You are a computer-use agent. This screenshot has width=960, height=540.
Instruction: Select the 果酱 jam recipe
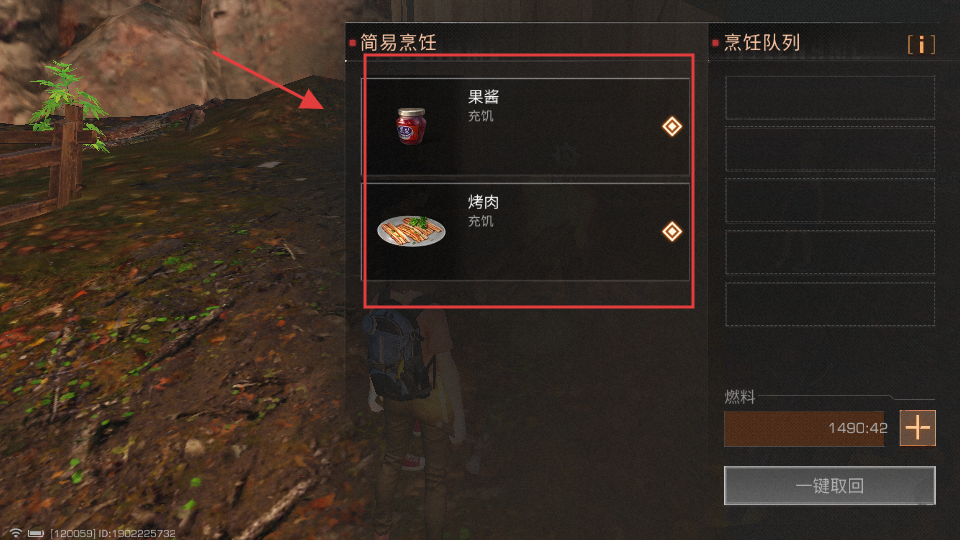point(525,126)
